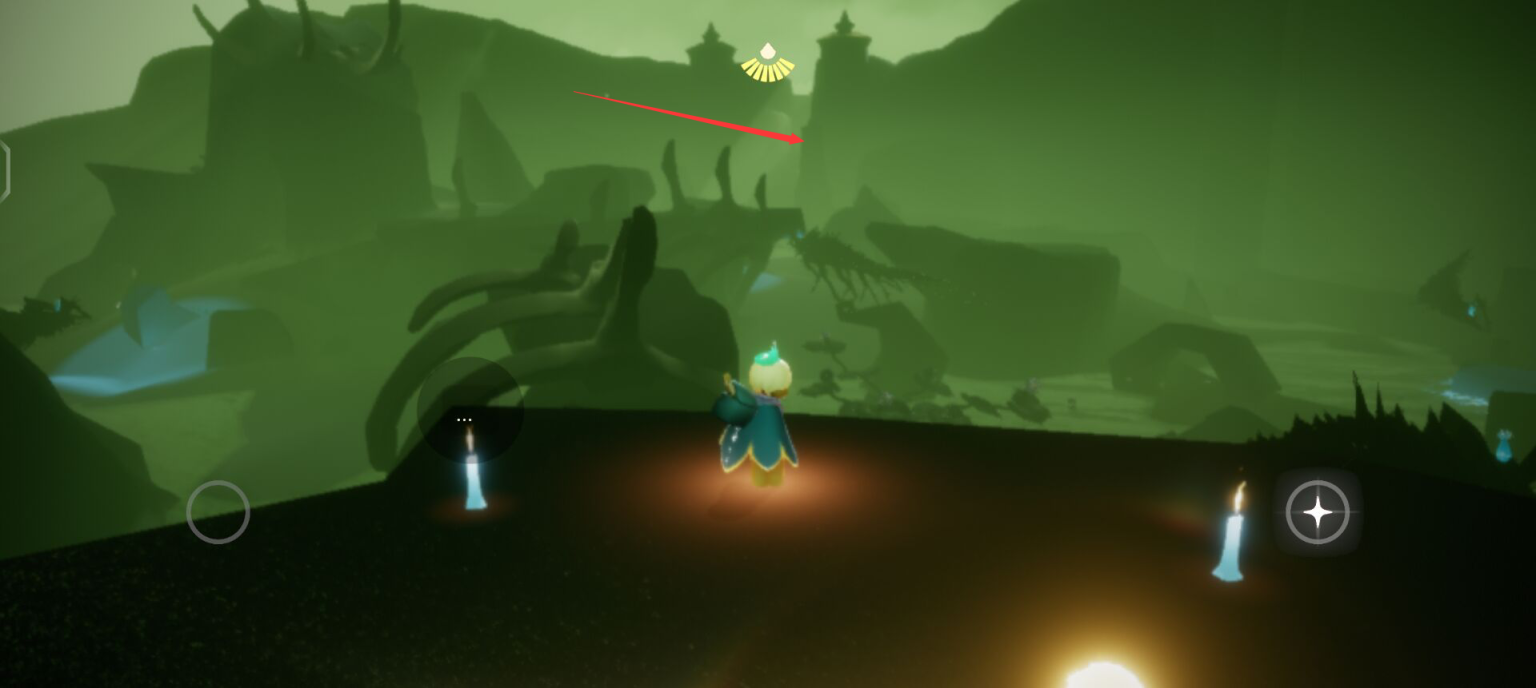Tap the four-pointed star action button
Viewport: 1536px width, 688px height.
(1317, 512)
